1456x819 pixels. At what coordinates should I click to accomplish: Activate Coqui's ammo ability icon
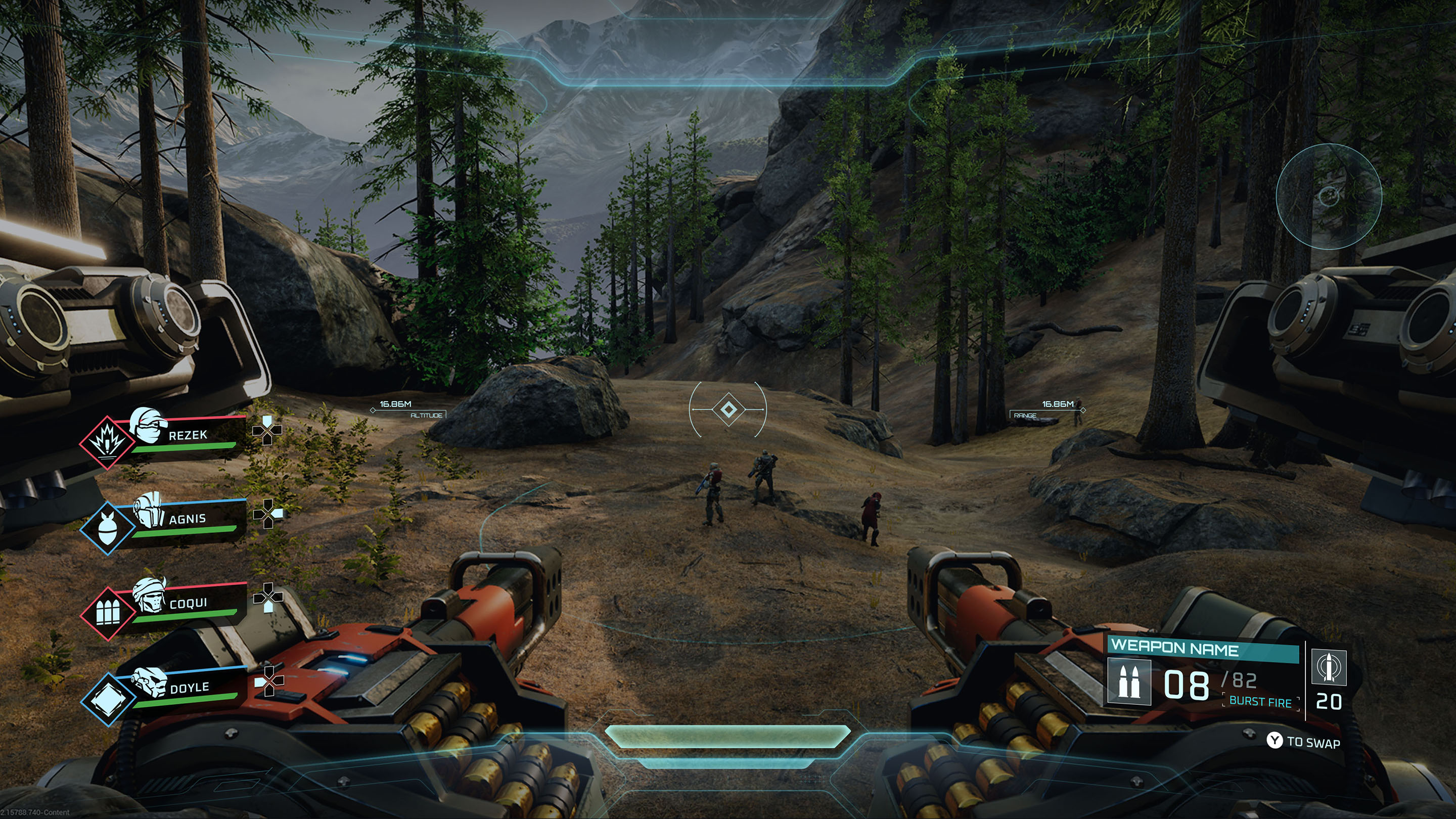pyautogui.click(x=107, y=613)
